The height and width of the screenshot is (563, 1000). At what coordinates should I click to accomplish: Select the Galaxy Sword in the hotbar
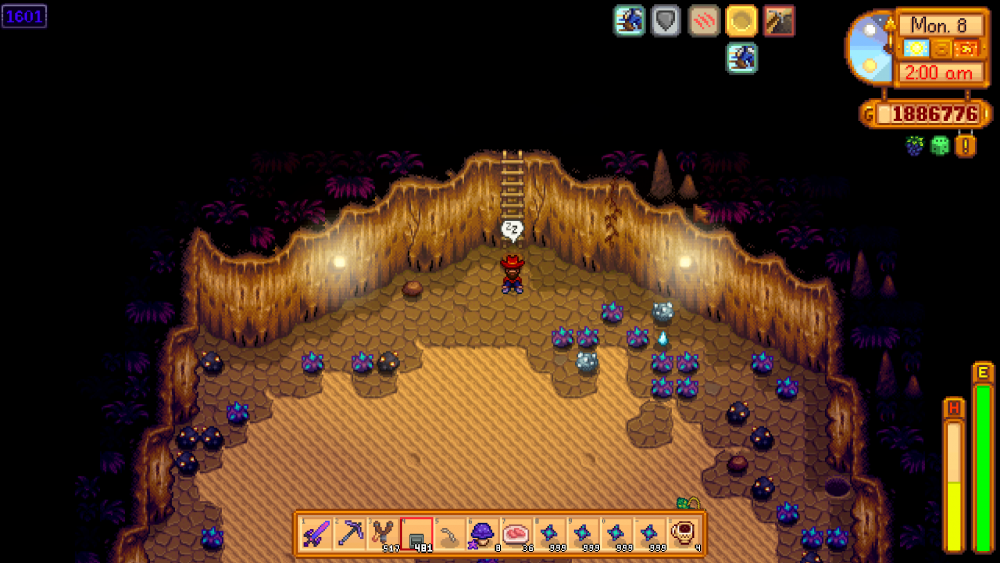[x=317, y=533]
